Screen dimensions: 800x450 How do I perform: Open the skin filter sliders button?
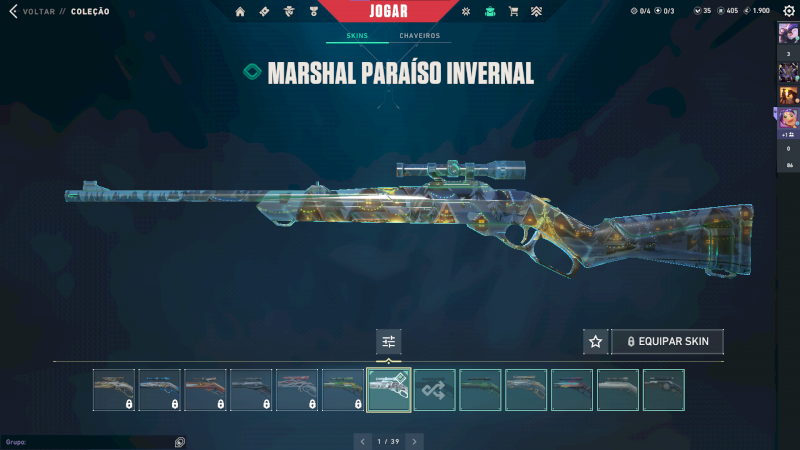tap(389, 342)
